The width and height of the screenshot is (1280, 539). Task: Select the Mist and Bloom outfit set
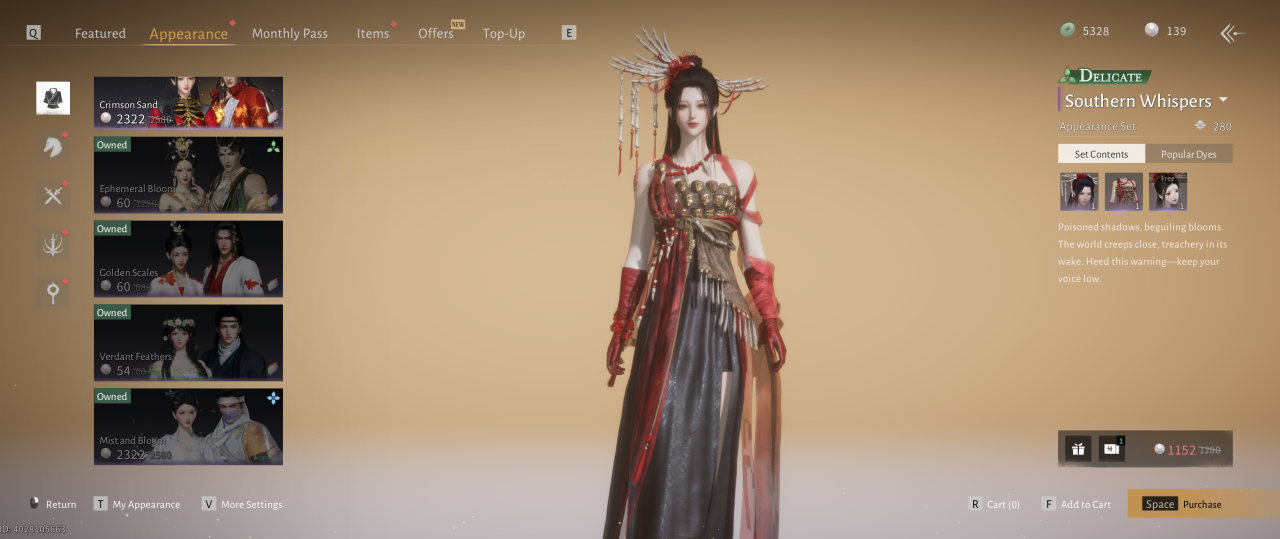click(x=188, y=427)
